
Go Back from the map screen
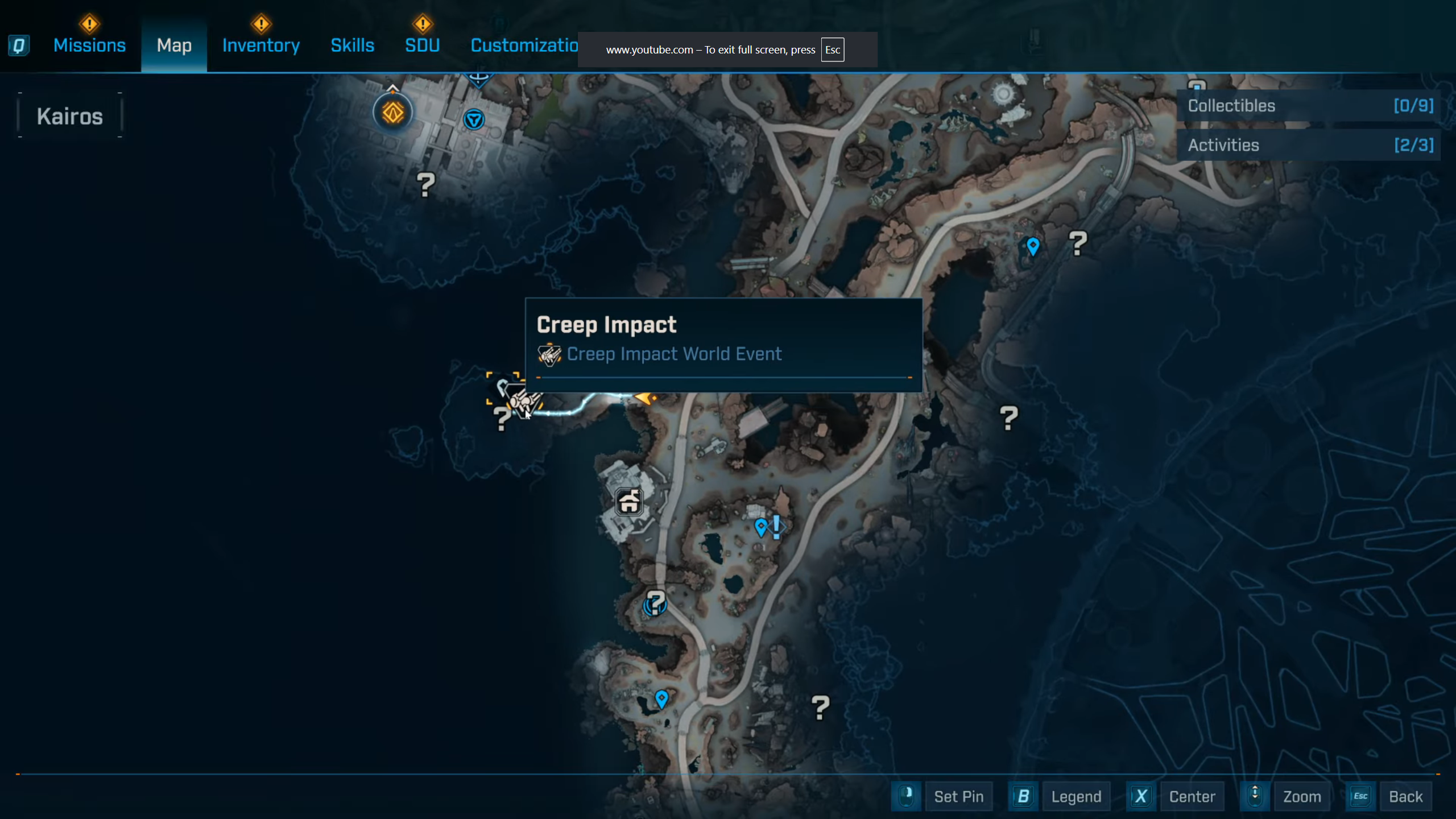coord(1405,797)
